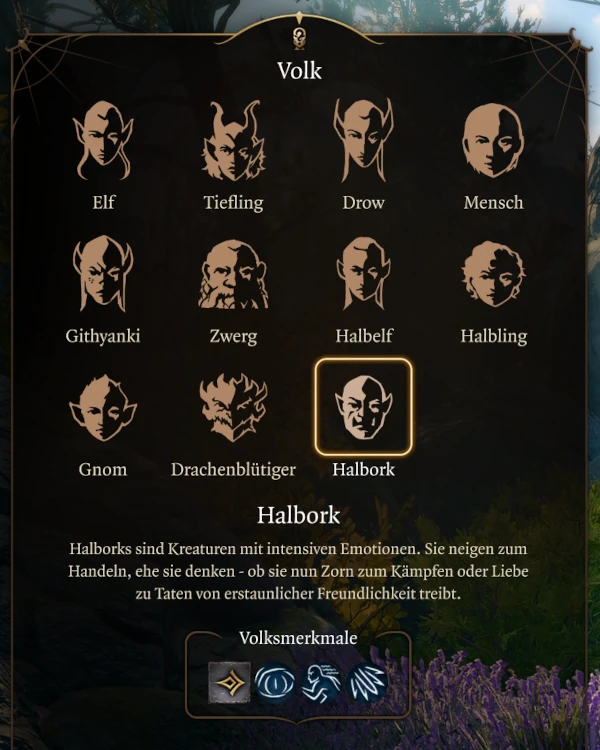Click the ornament icon above the Volk heading
The height and width of the screenshot is (750, 600).
pyautogui.click(x=299, y=38)
